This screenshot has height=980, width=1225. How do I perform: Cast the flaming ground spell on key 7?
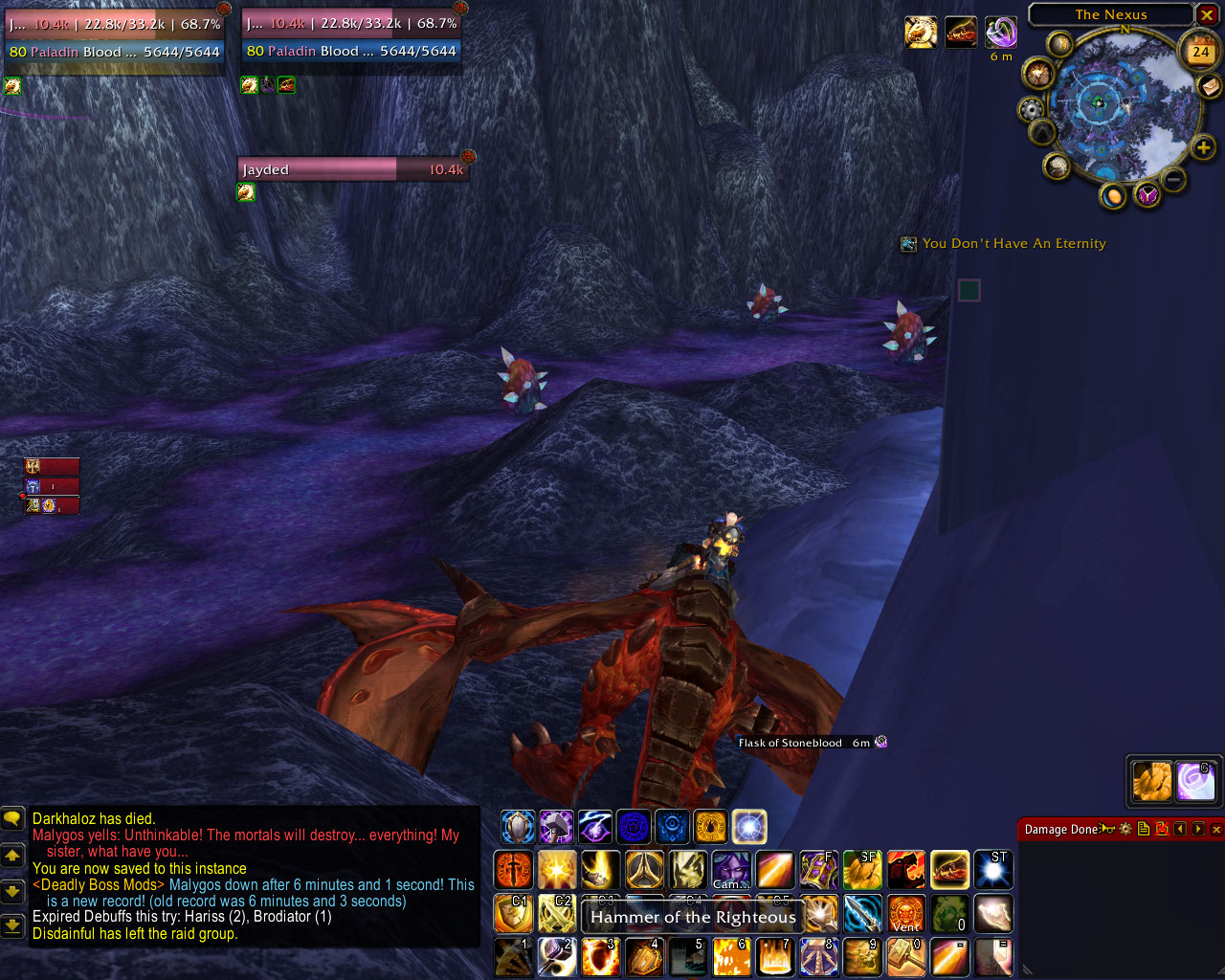[x=775, y=956]
